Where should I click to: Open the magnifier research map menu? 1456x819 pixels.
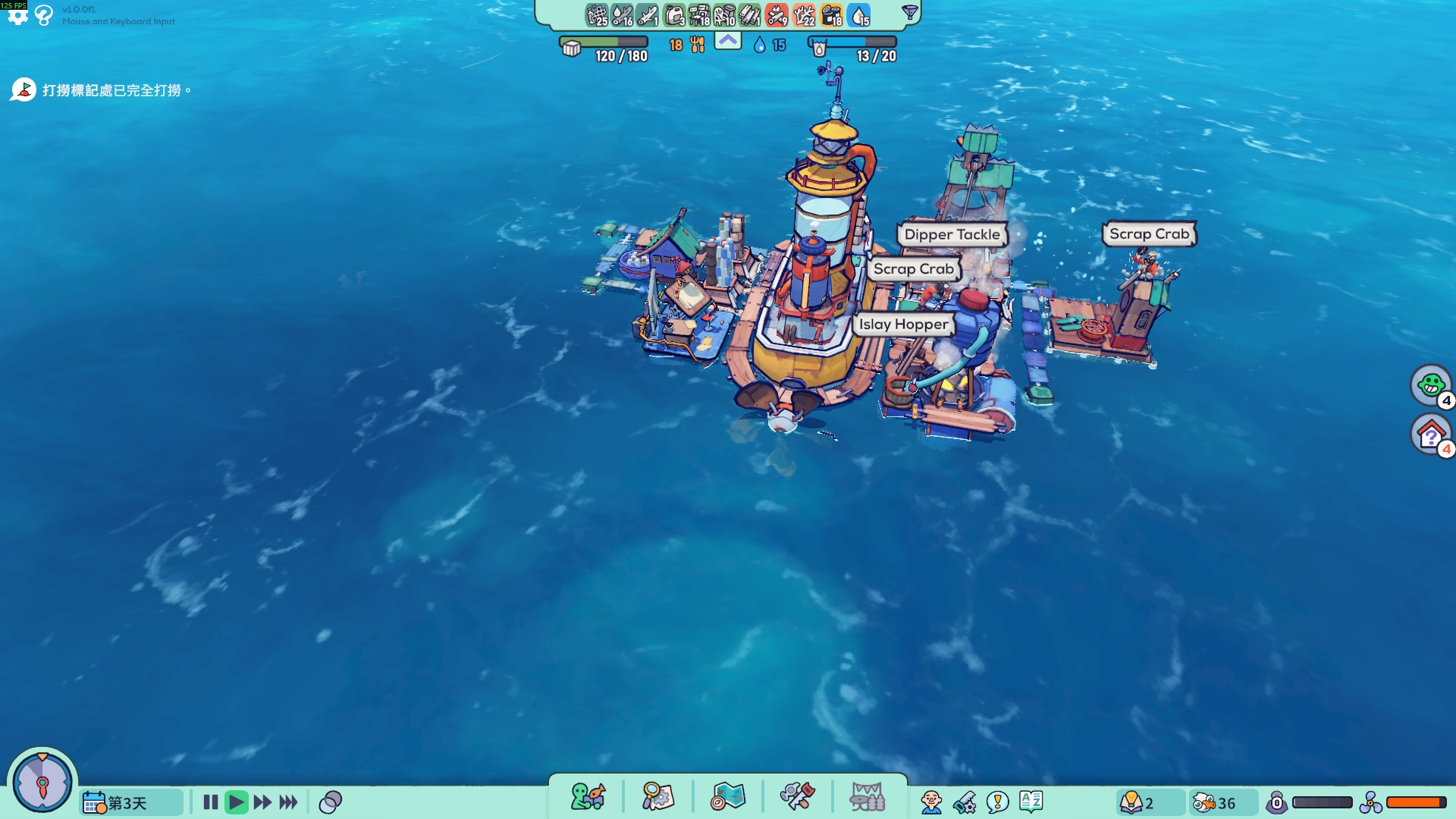pyautogui.click(x=657, y=797)
